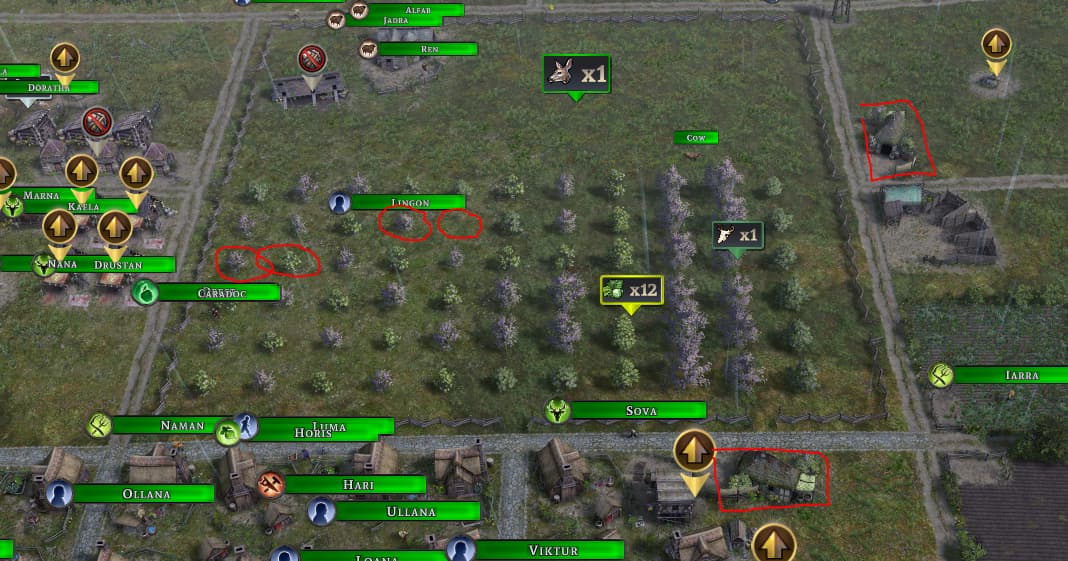Viewport: 1068px width, 561px height.
Task: Click the yellow x12 resource marker
Action: [631, 290]
